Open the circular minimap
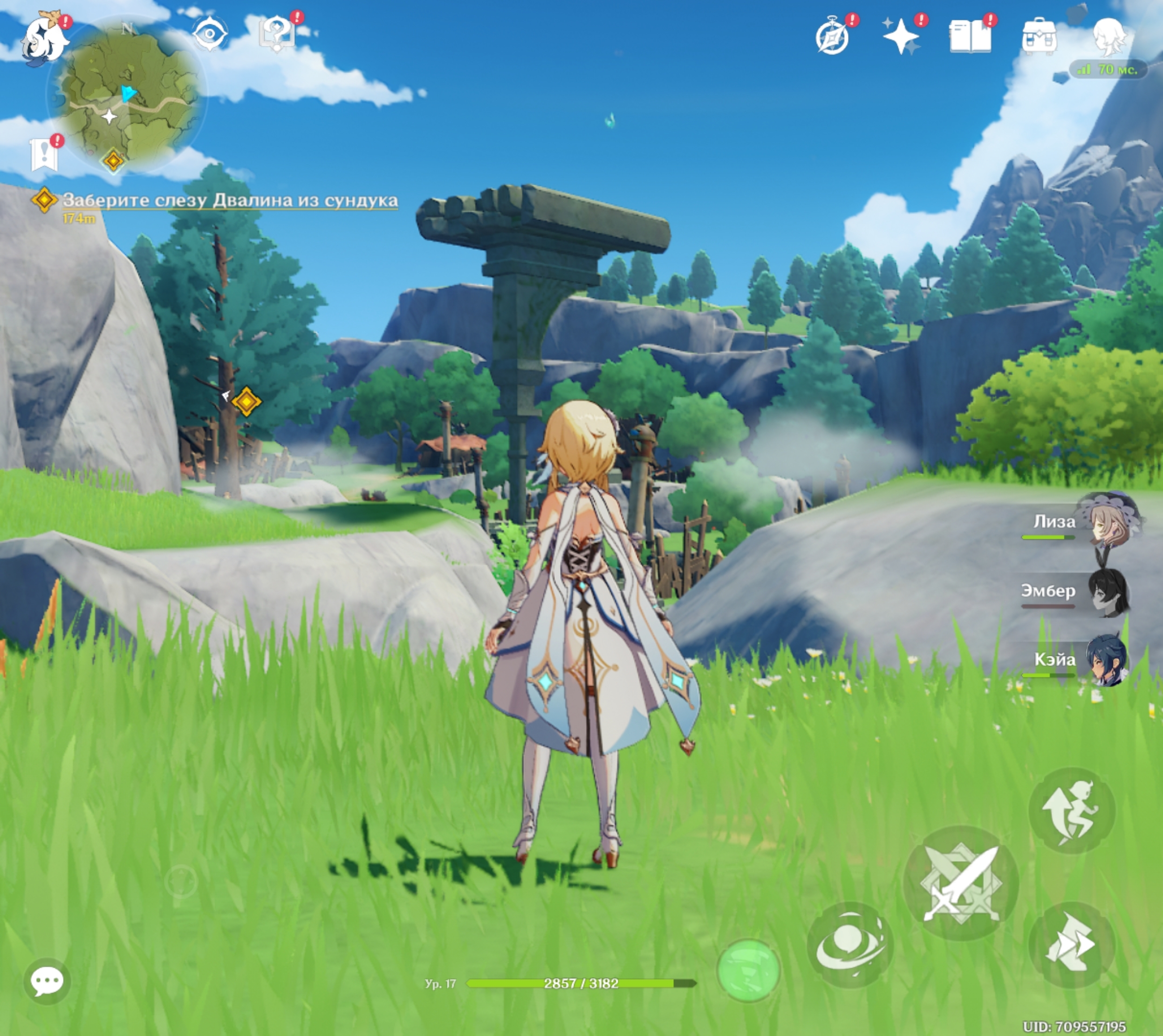The width and height of the screenshot is (1163, 1036). coord(126,94)
